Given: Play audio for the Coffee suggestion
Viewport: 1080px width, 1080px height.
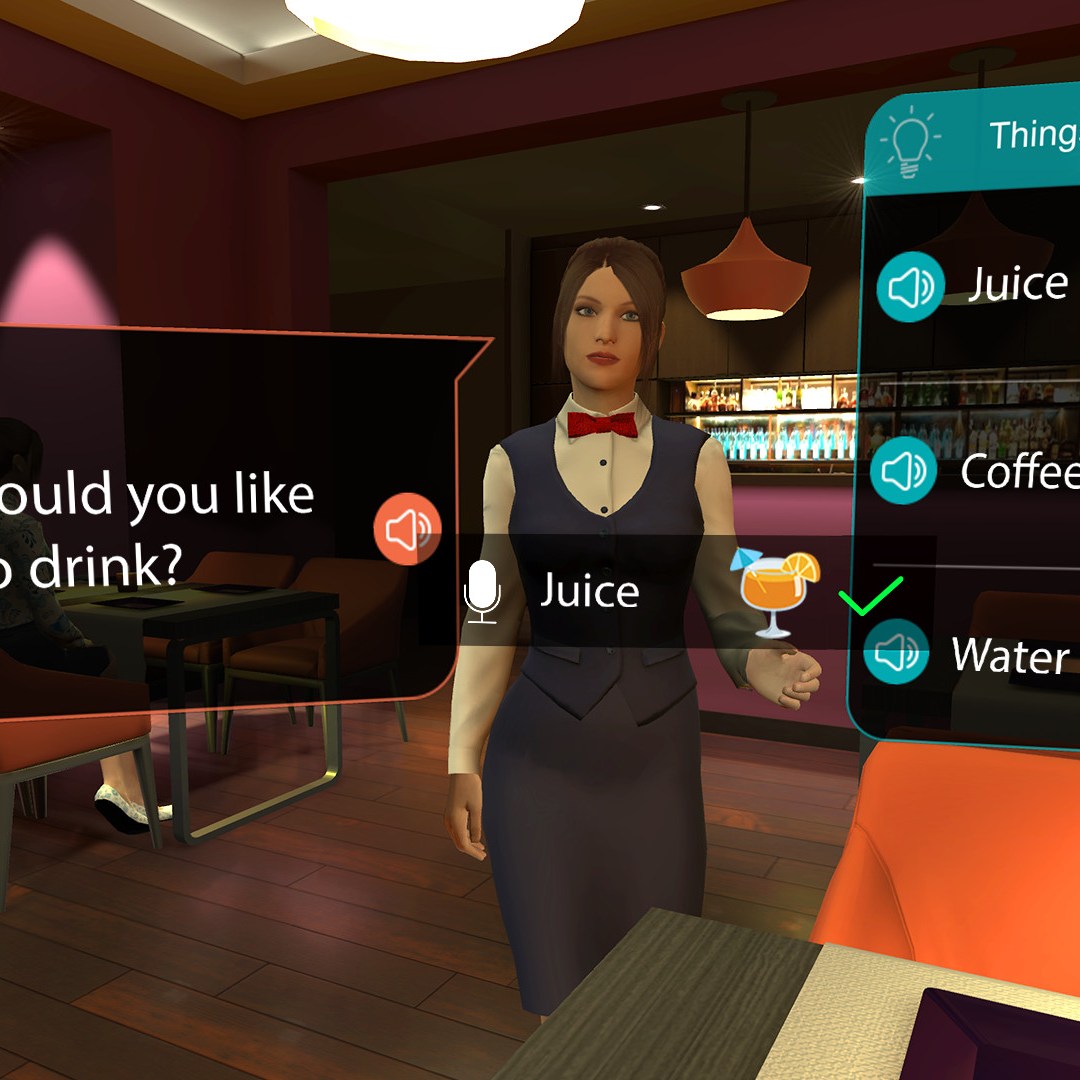Looking at the screenshot, I should (903, 470).
